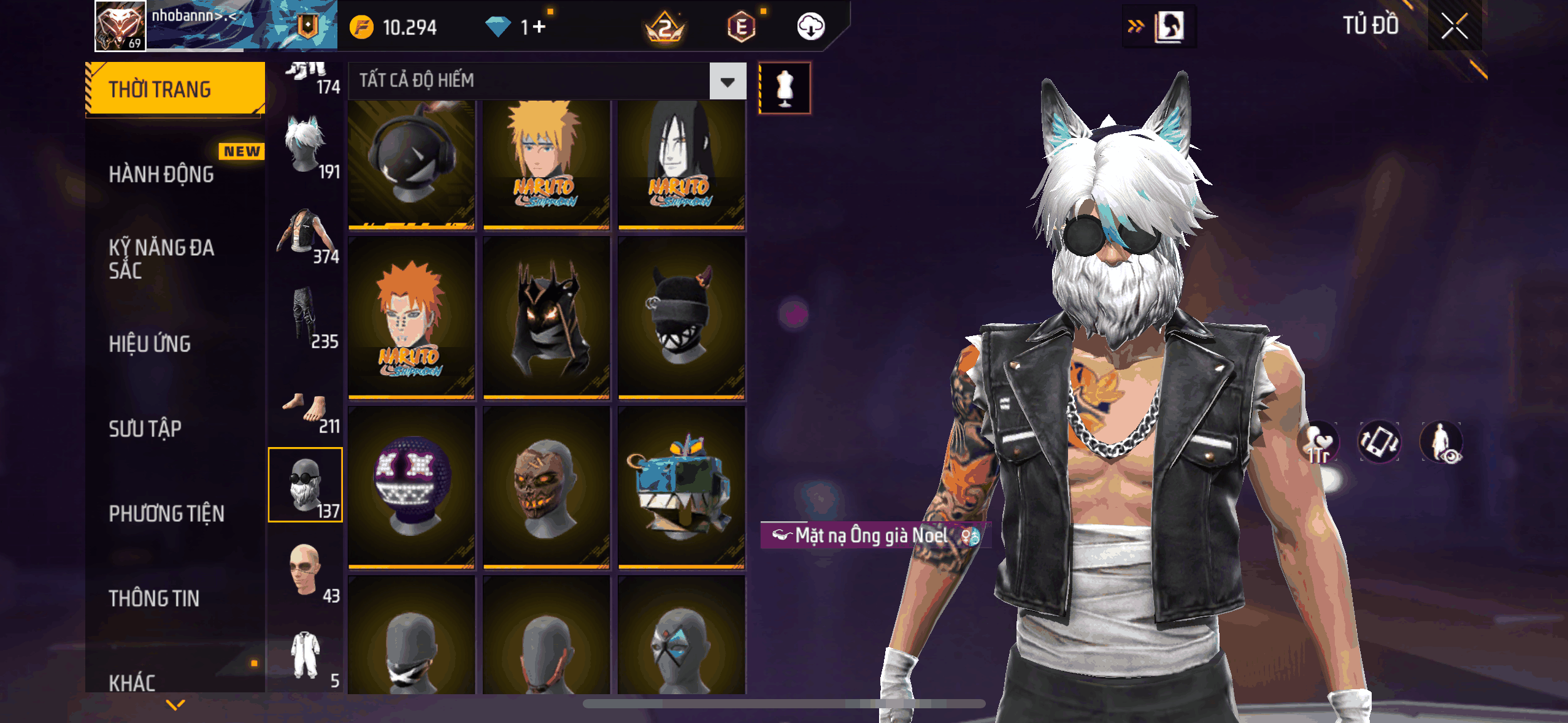Open the Kỹ Năng Đa Sắc tab
This screenshot has height=723, width=1568.
click(x=161, y=259)
